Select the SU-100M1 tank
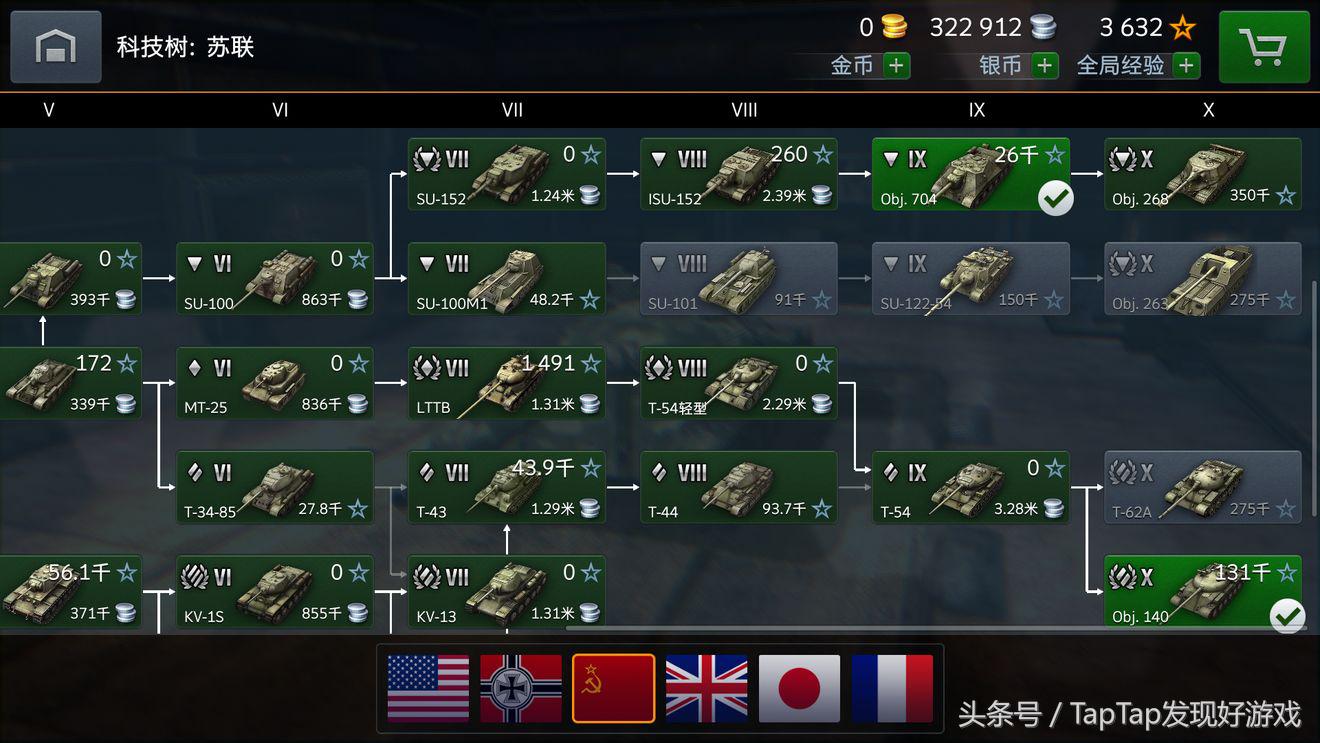This screenshot has height=743, width=1320. (x=507, y=279)
